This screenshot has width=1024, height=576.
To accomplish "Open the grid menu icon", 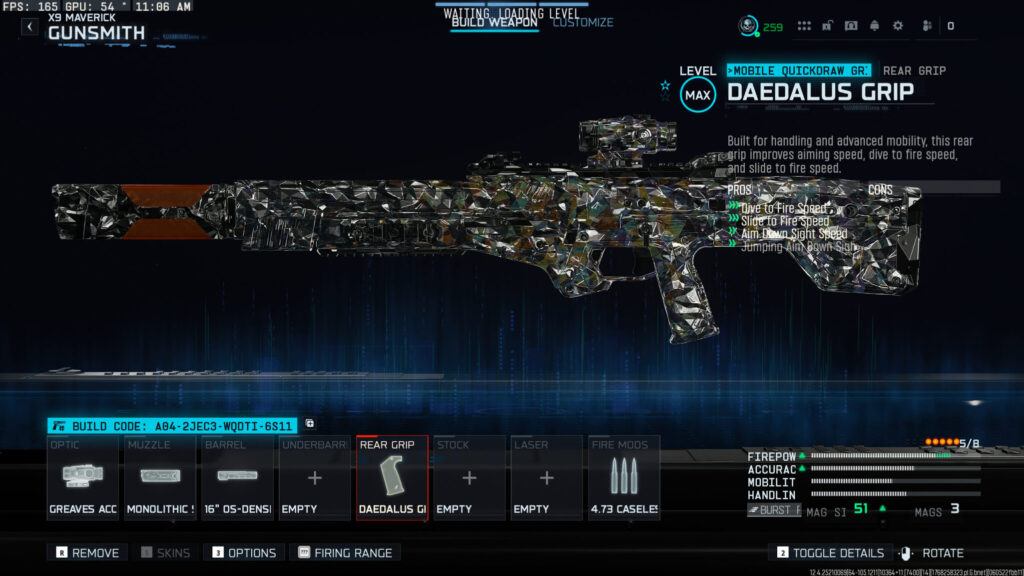I will tap(804, 26).
